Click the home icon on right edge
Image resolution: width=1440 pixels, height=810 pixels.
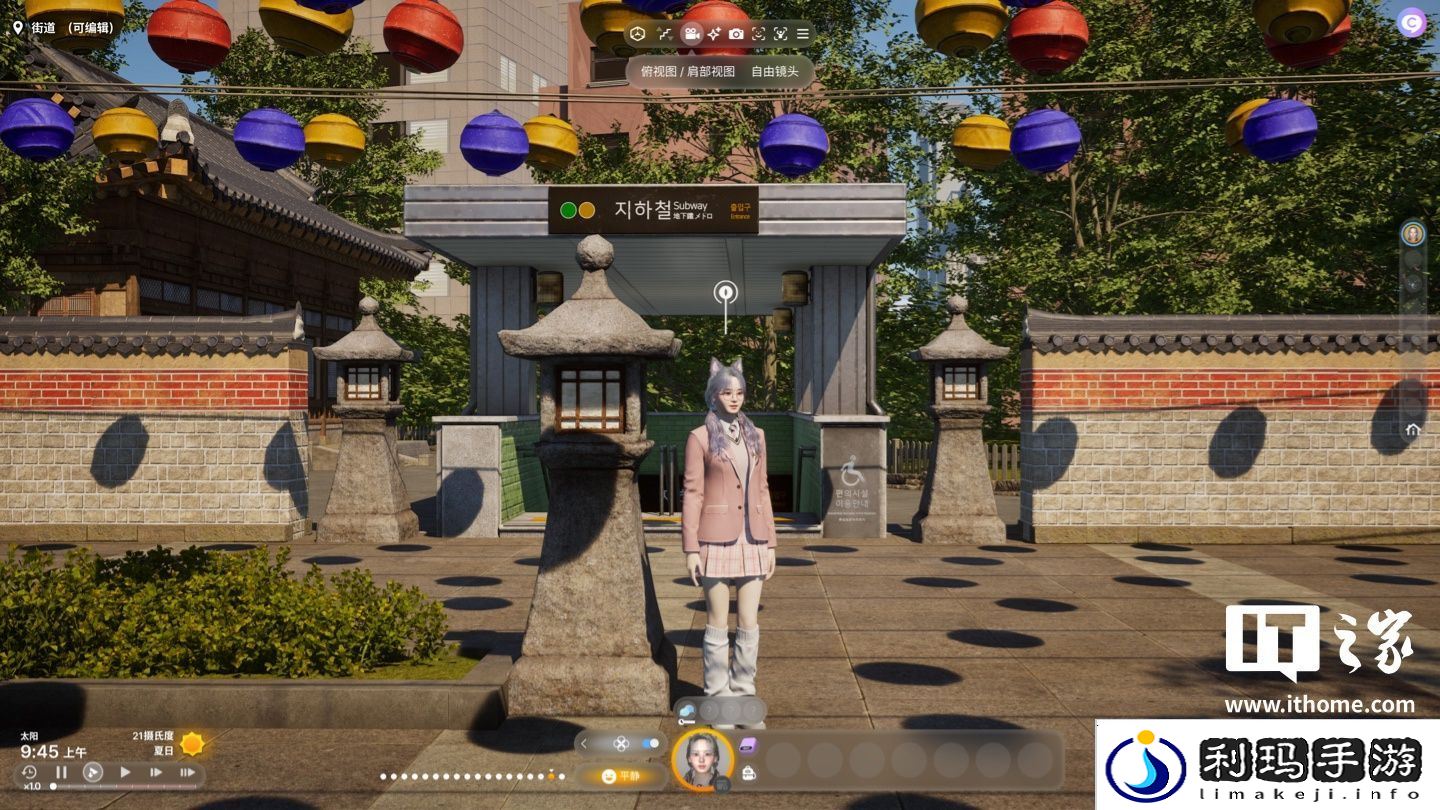pyautogui.click(x=1412, y=430)
